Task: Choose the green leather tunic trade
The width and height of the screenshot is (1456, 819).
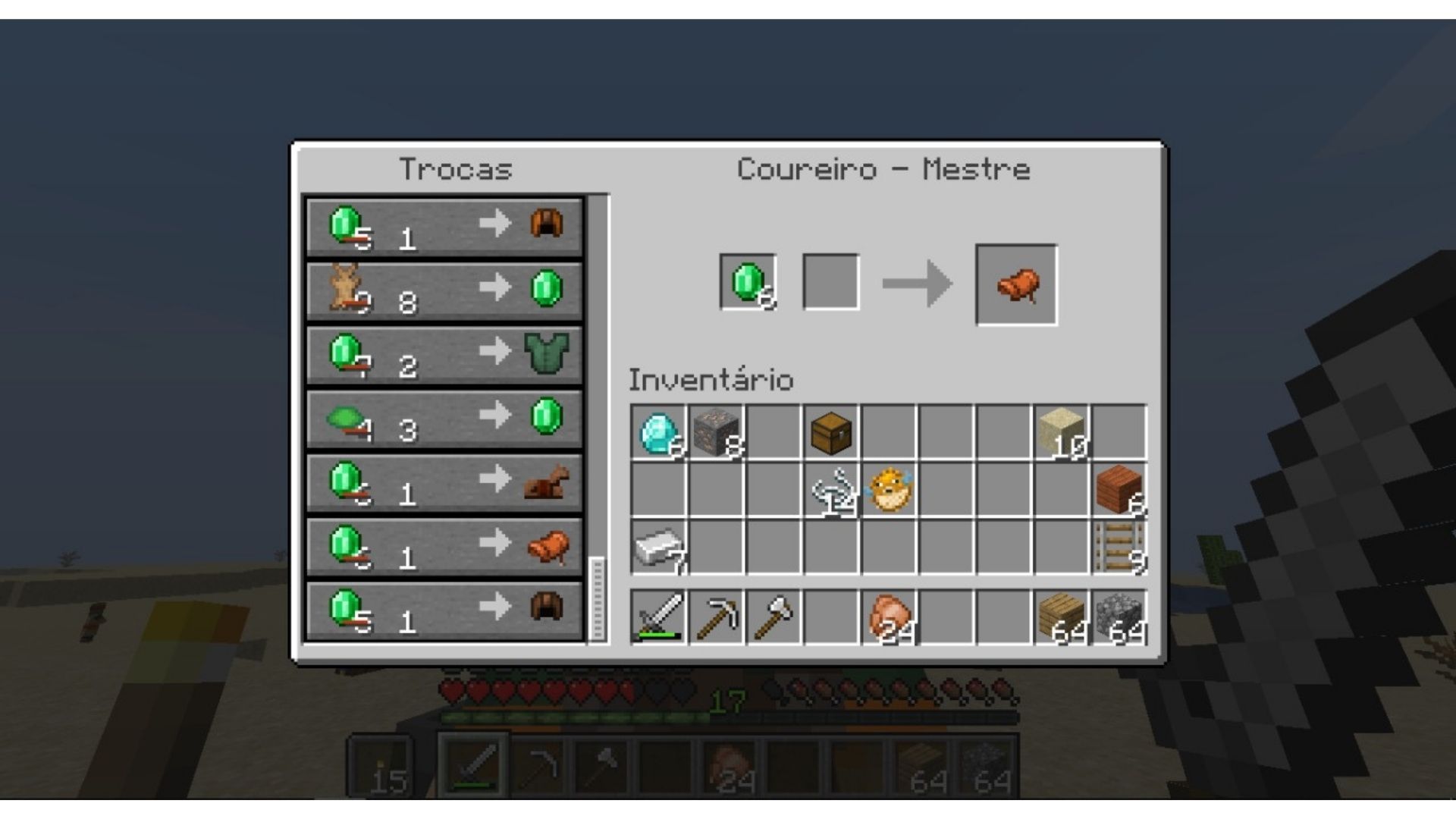Action: click(444, 354)
